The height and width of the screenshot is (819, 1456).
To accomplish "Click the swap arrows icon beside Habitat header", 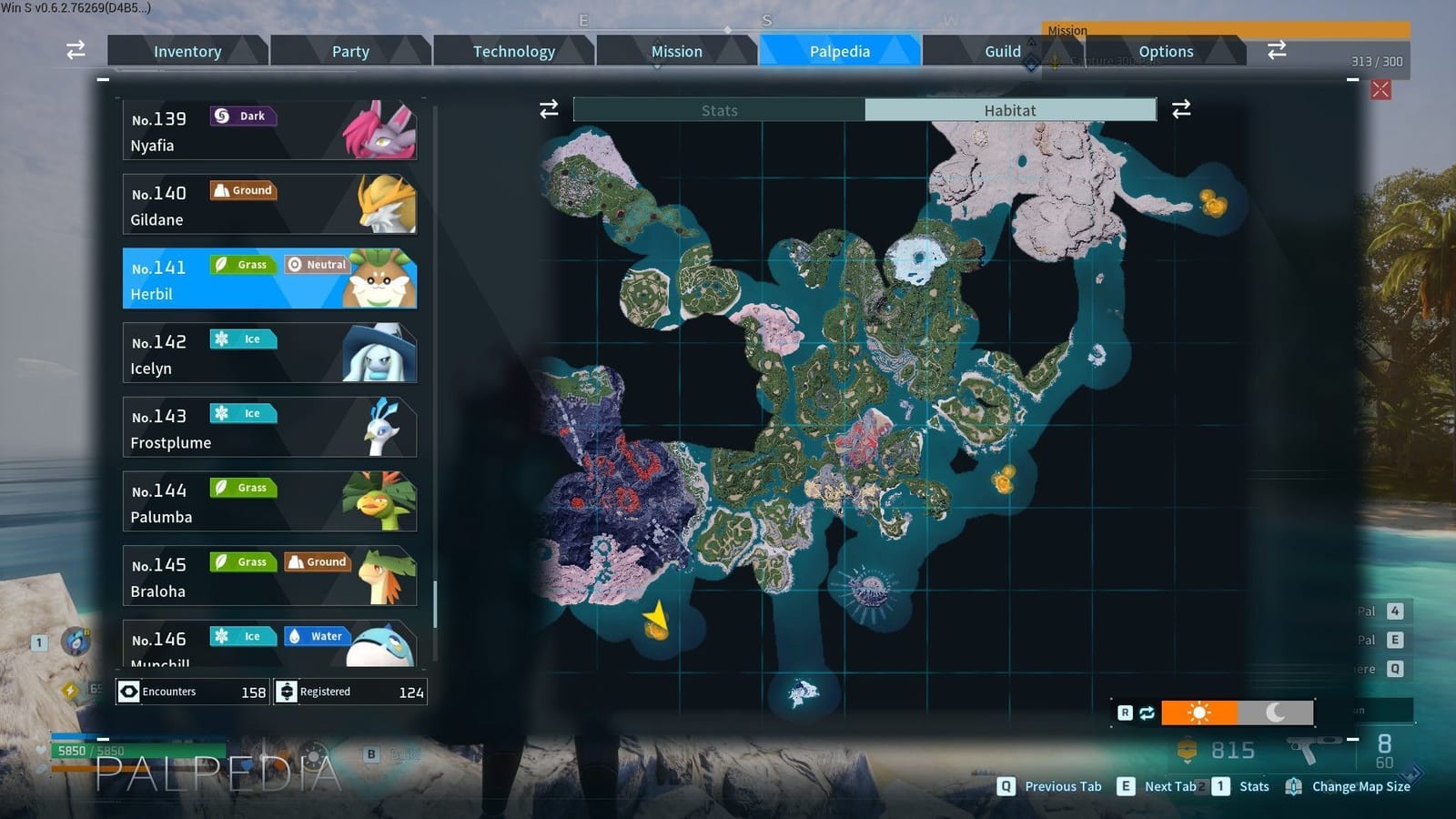I will (x=1180, y=109).
